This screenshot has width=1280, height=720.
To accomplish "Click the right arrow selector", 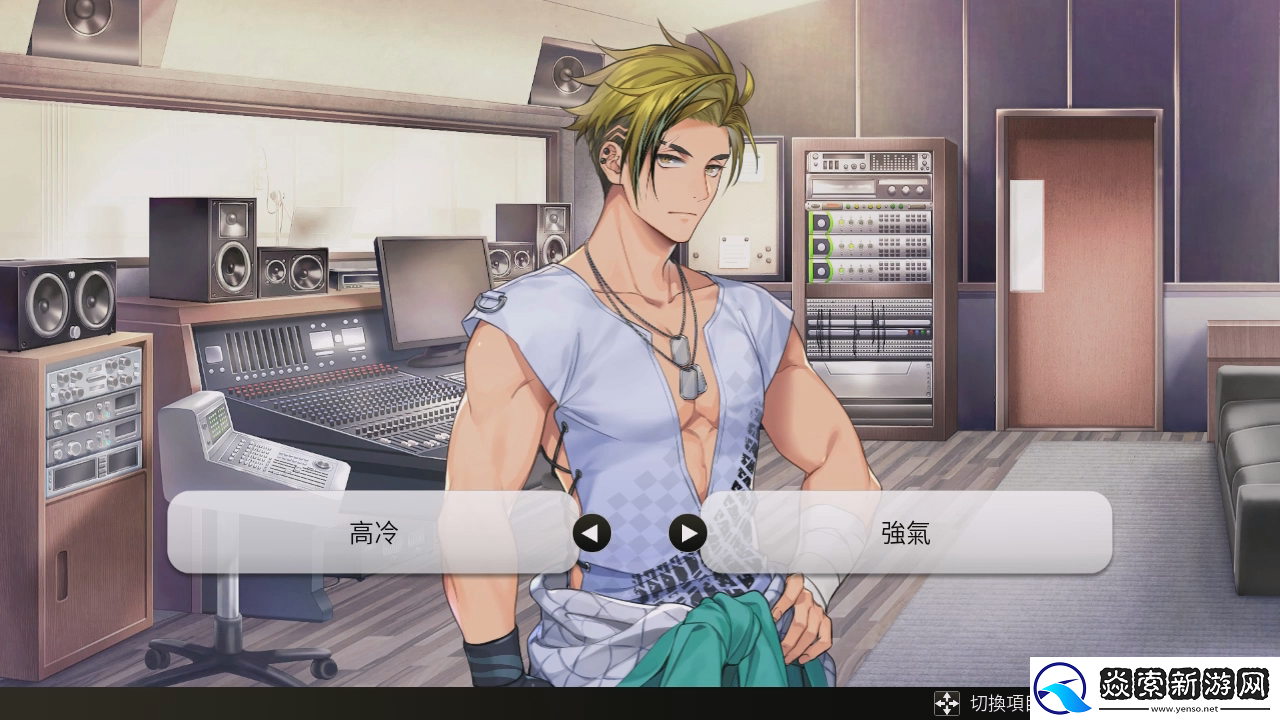I will pos(687,533).
